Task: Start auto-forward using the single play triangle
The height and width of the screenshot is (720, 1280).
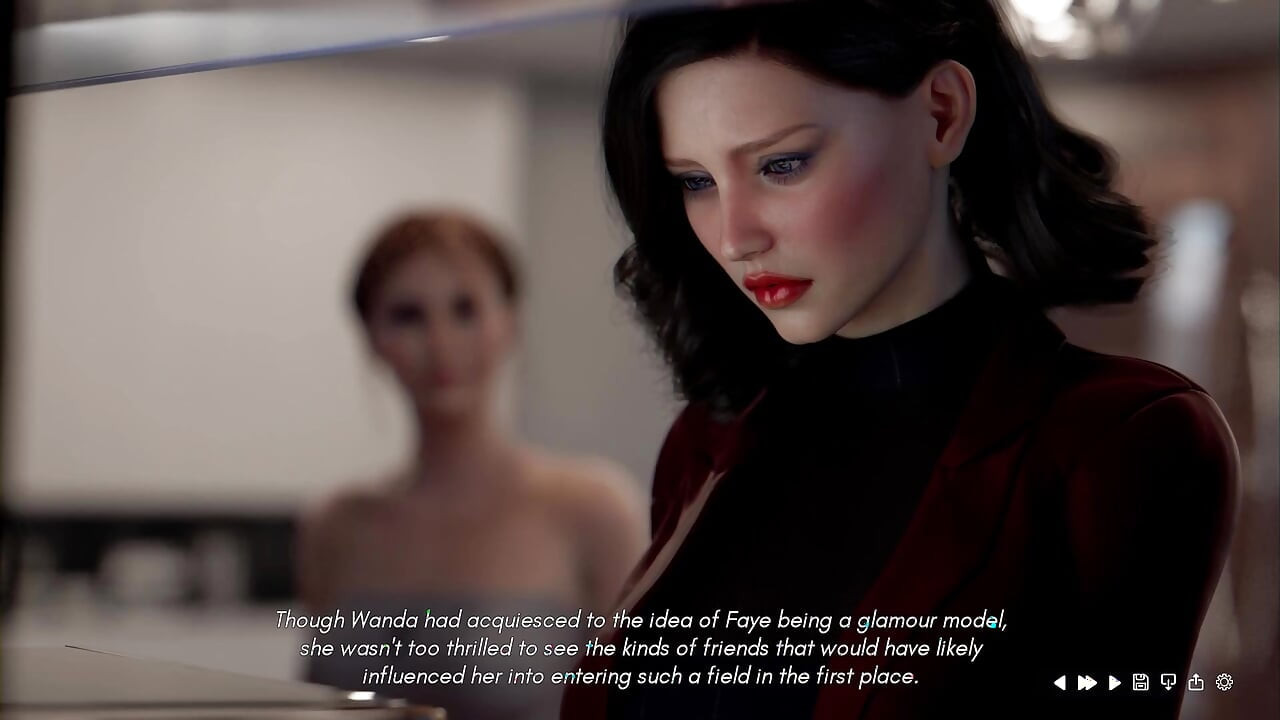Action: click(x=1114, y=682)
